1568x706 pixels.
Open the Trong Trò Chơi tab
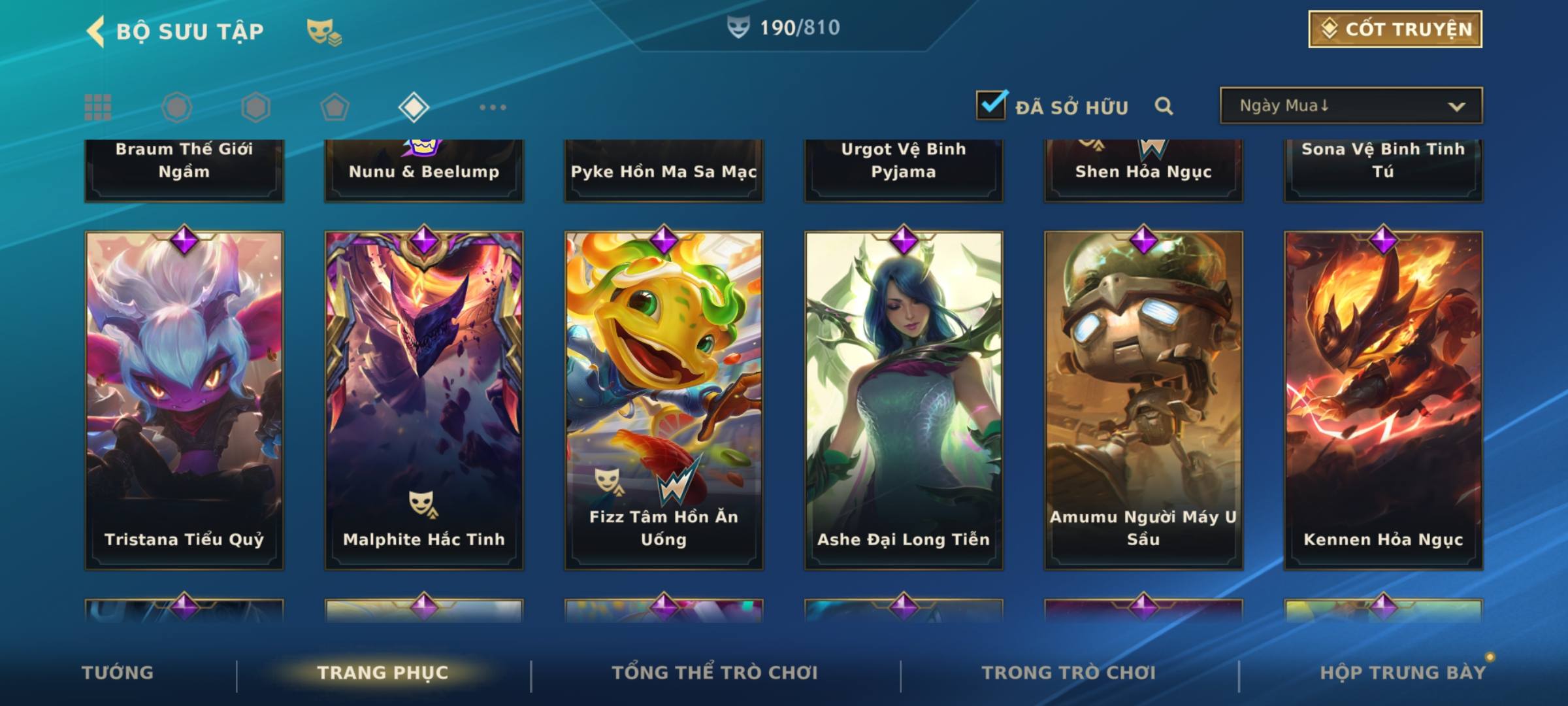point(1069,673)
